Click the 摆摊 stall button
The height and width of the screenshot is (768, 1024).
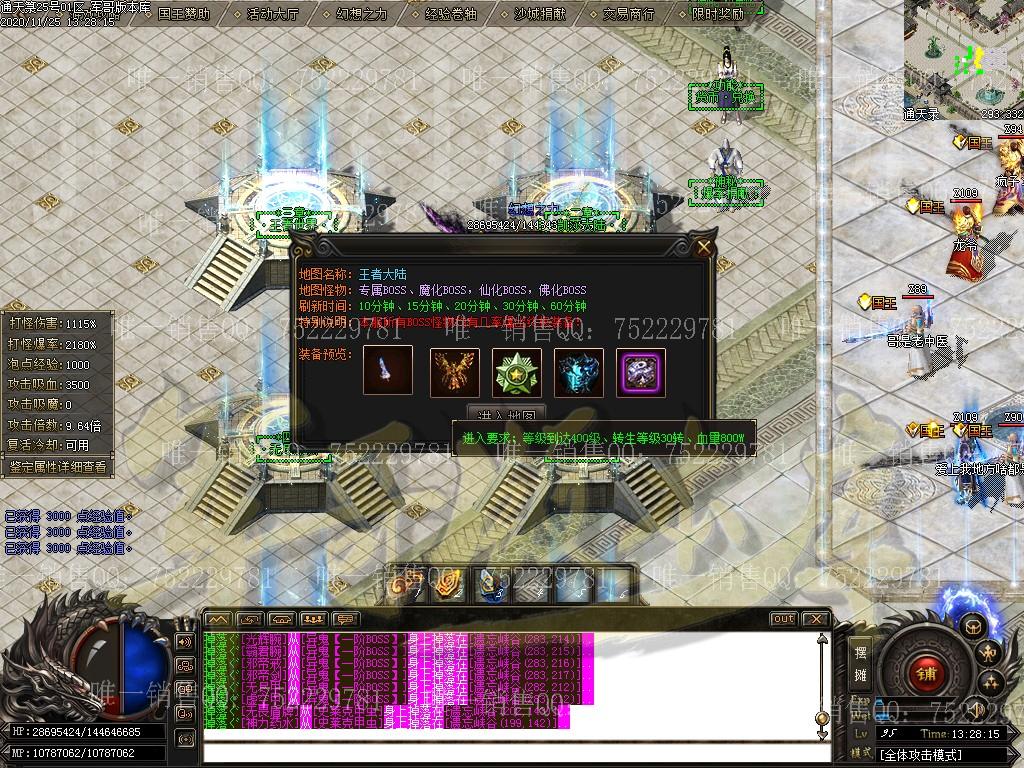(861, 661)
